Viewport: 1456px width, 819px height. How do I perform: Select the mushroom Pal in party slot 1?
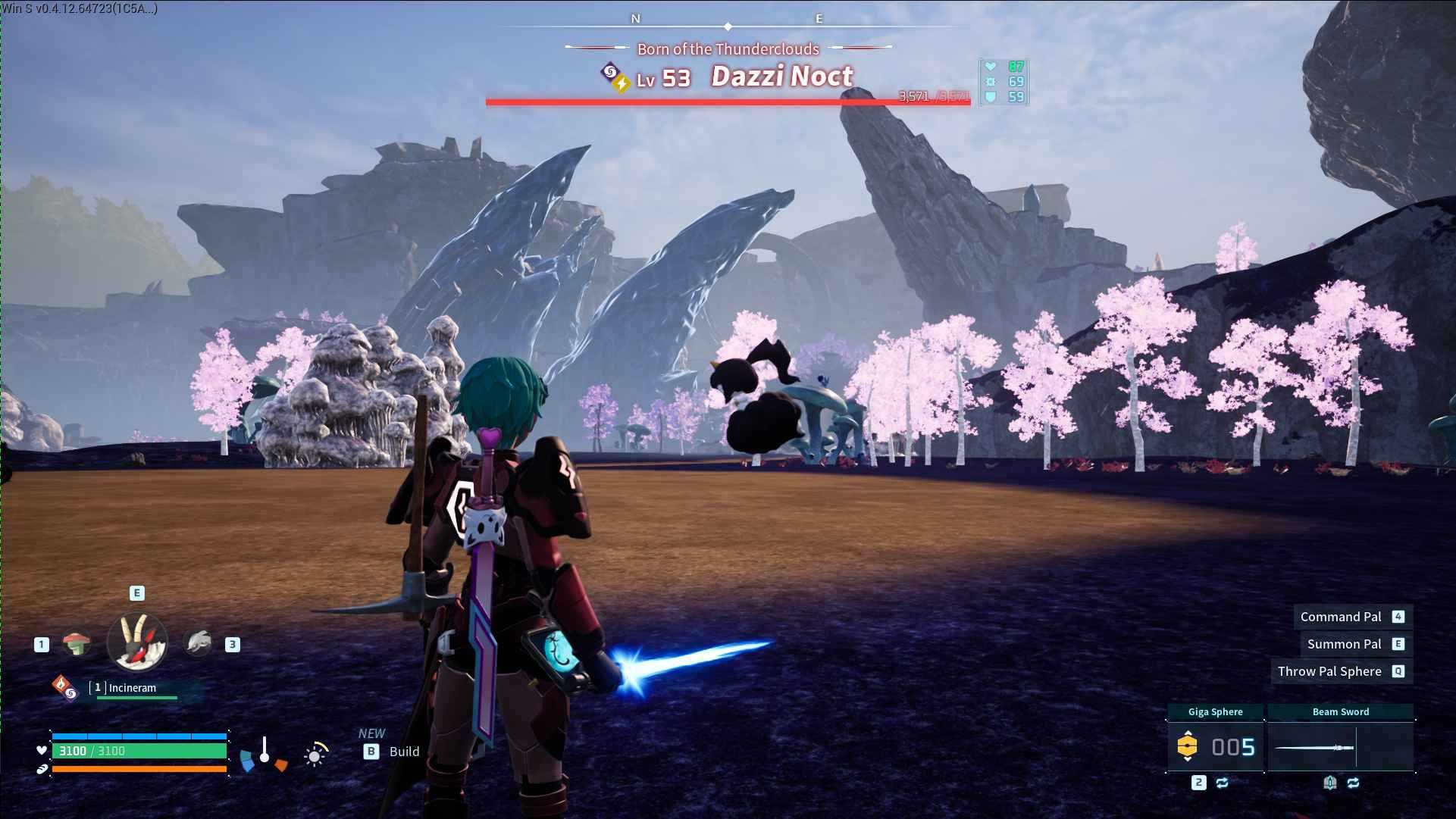click(77, 642)
